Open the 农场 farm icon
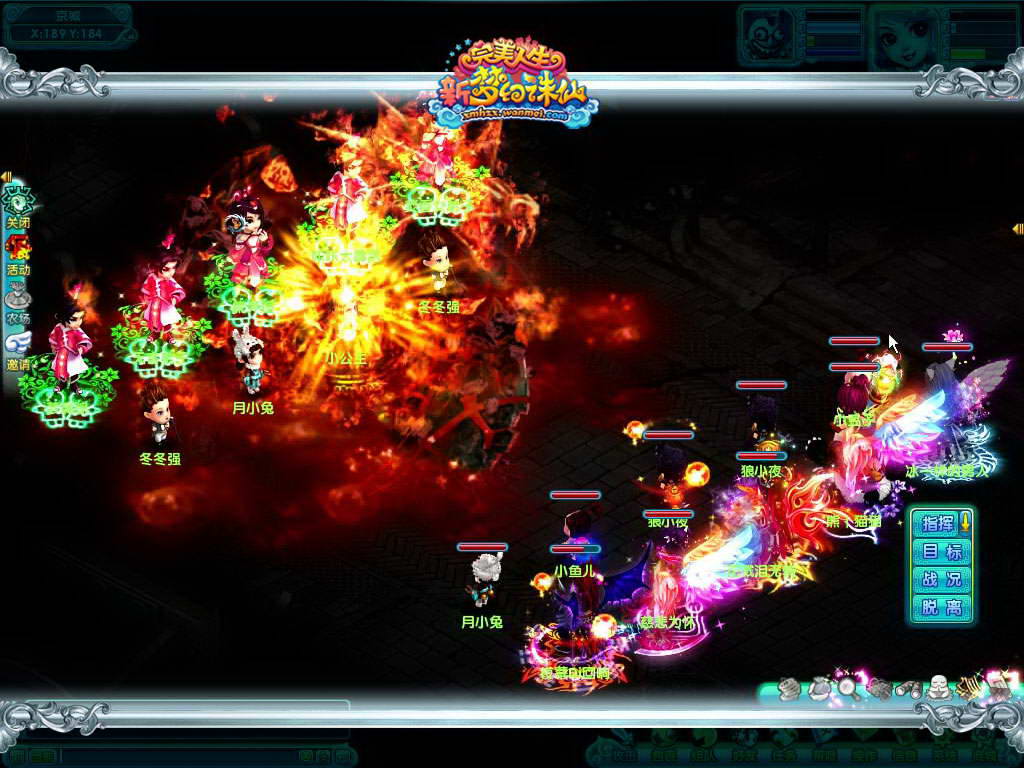The height and width of the screenshot is (768, 1024). 18,298
